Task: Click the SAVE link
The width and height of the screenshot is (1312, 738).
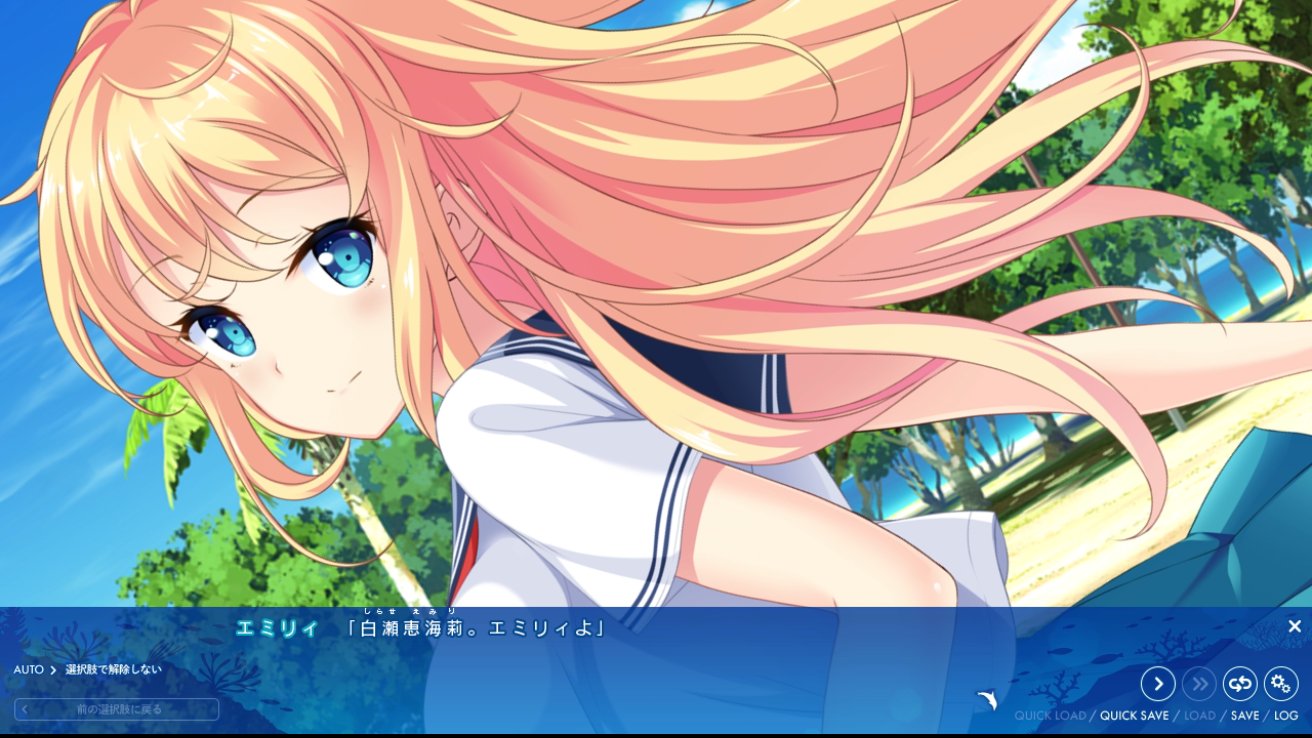Action: [x=1243, y=716]
